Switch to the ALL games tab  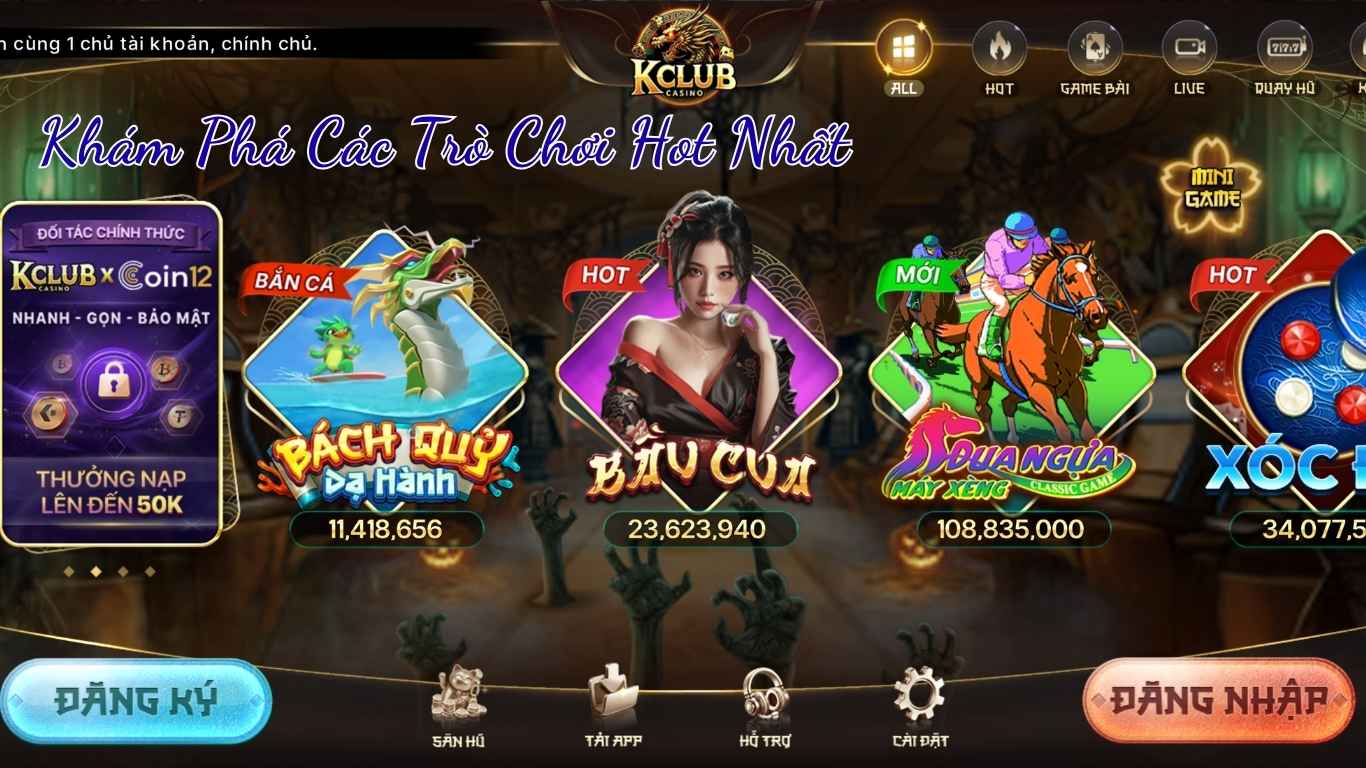point(903,48)
